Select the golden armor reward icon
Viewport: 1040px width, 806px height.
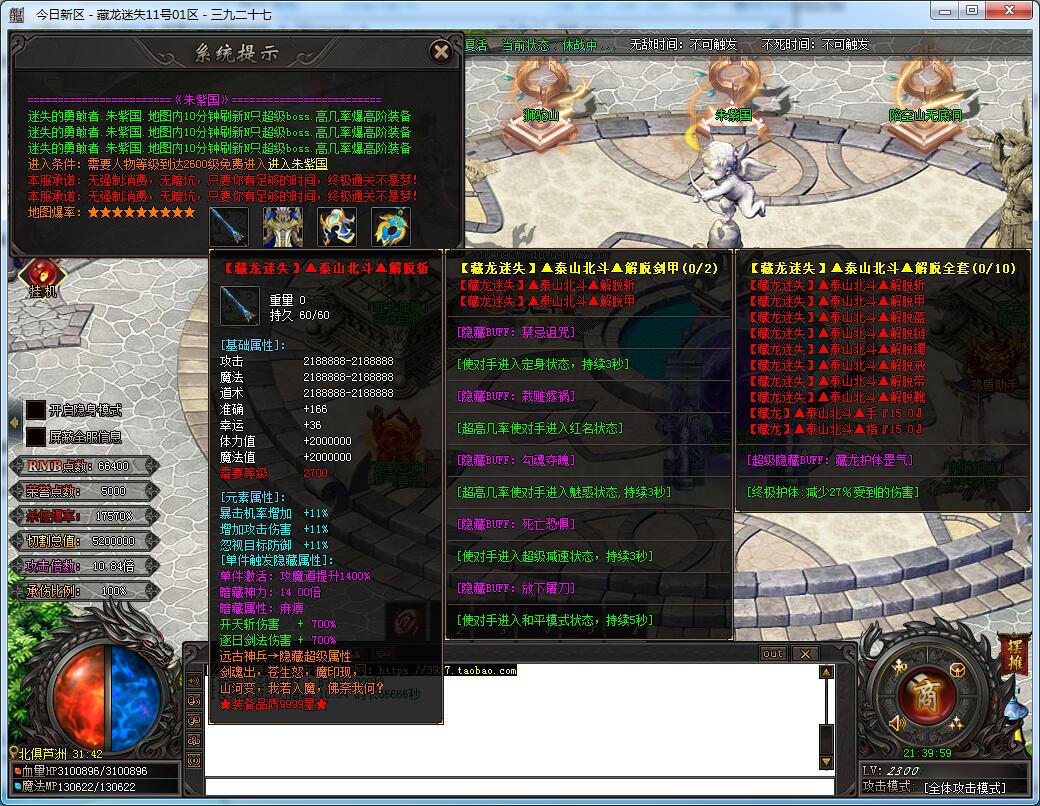(283, 227)
